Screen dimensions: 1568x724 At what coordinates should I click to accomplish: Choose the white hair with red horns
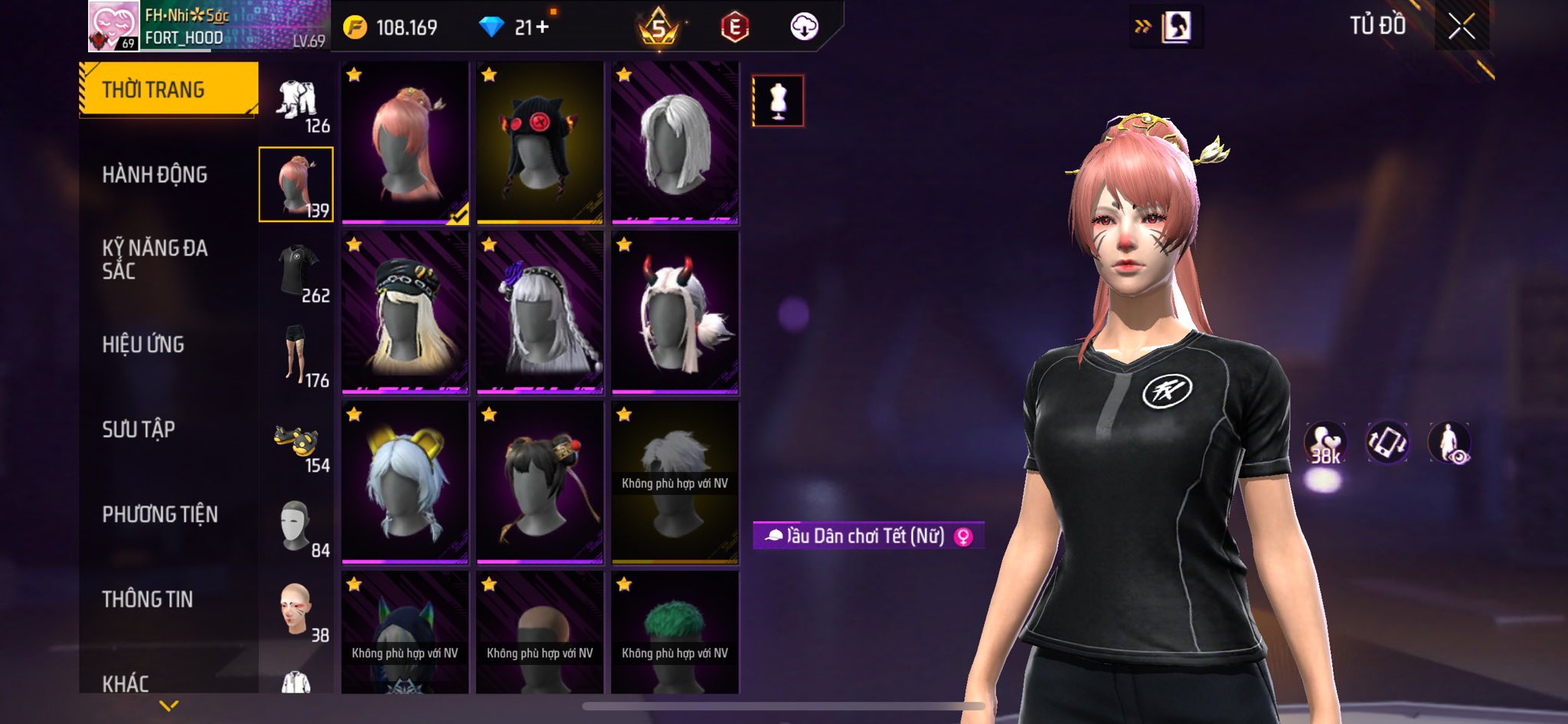tap(675, 313)
